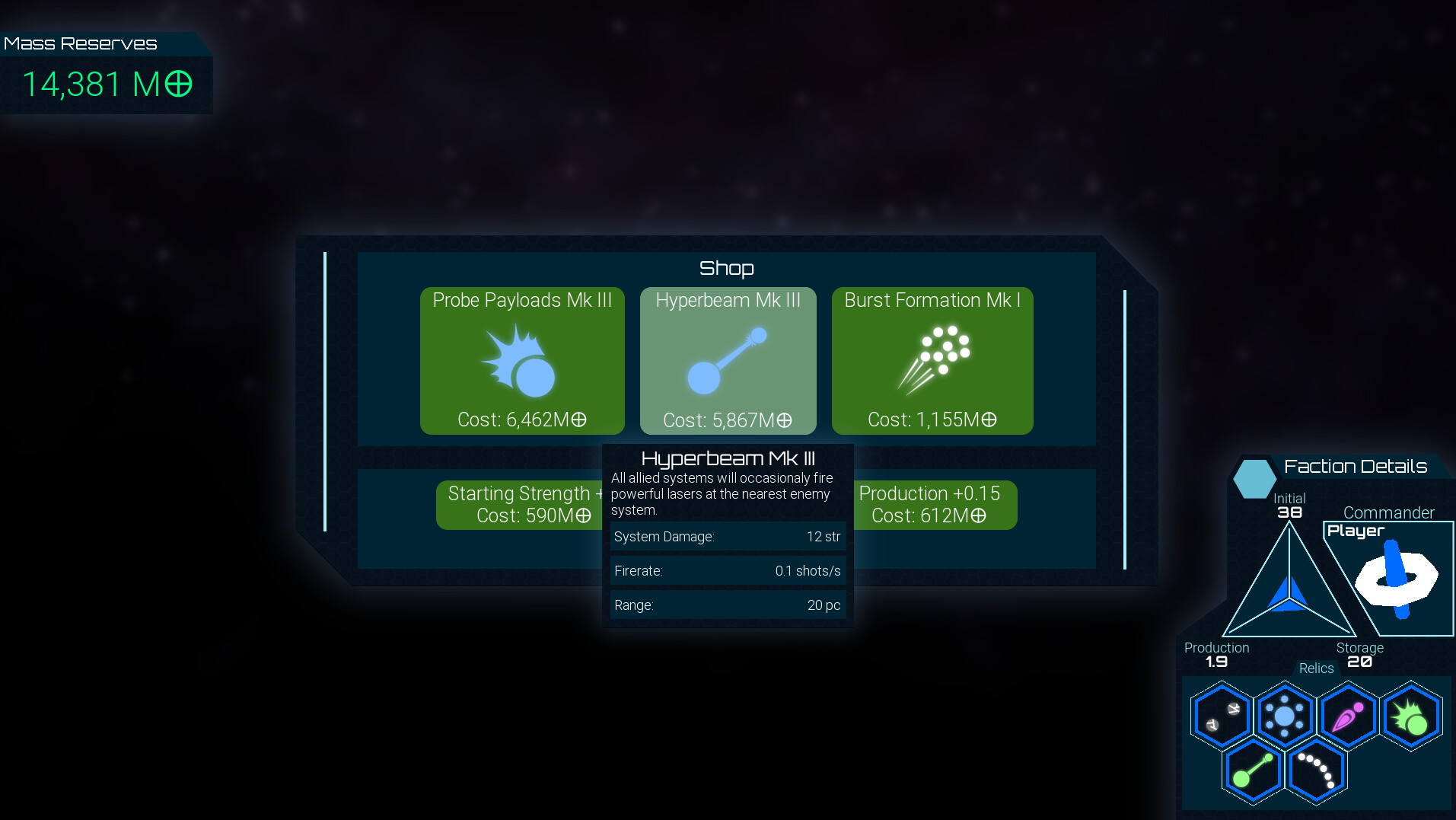Select the Hyperbeam Mk III laser icon
This screenshot has height=820, width=1456.
coord(728,356)
